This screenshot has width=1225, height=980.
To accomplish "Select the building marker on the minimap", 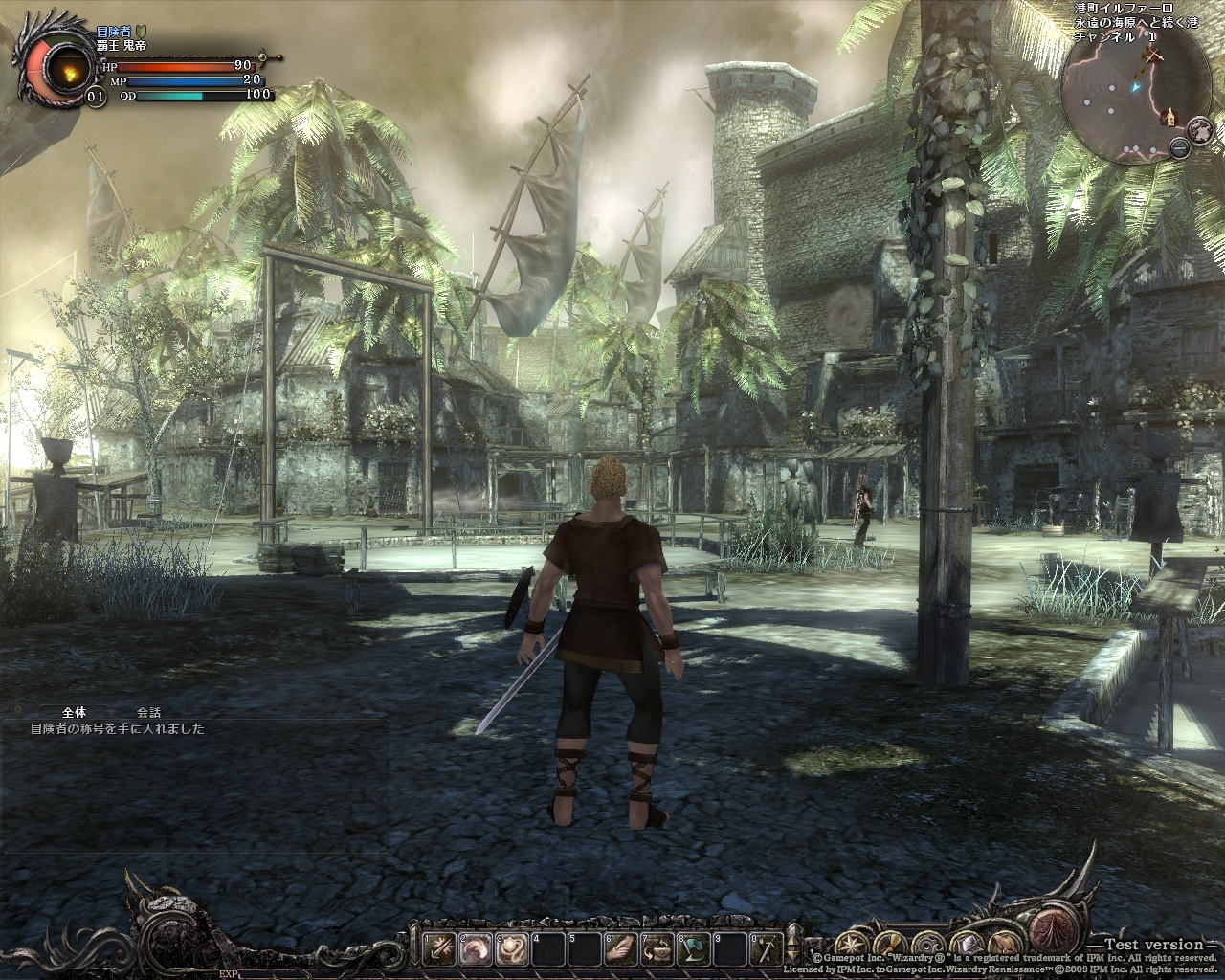I will [1169, 118].
